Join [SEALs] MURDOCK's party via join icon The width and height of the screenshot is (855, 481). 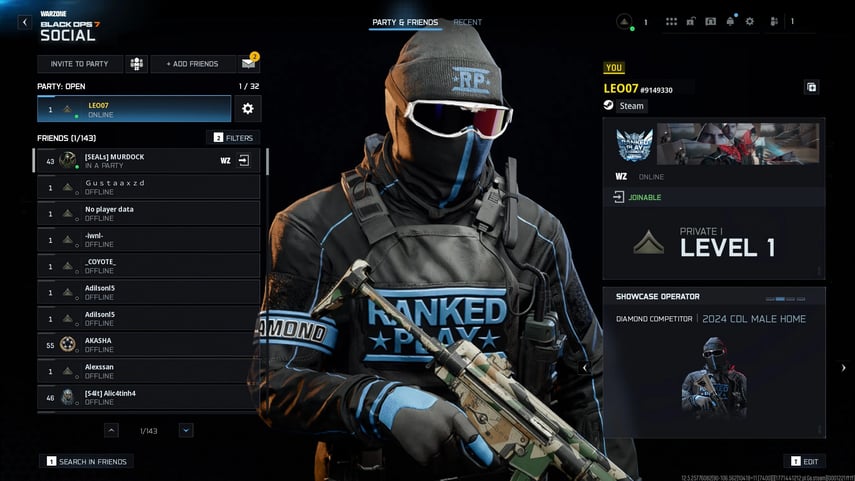click(243, 160)
